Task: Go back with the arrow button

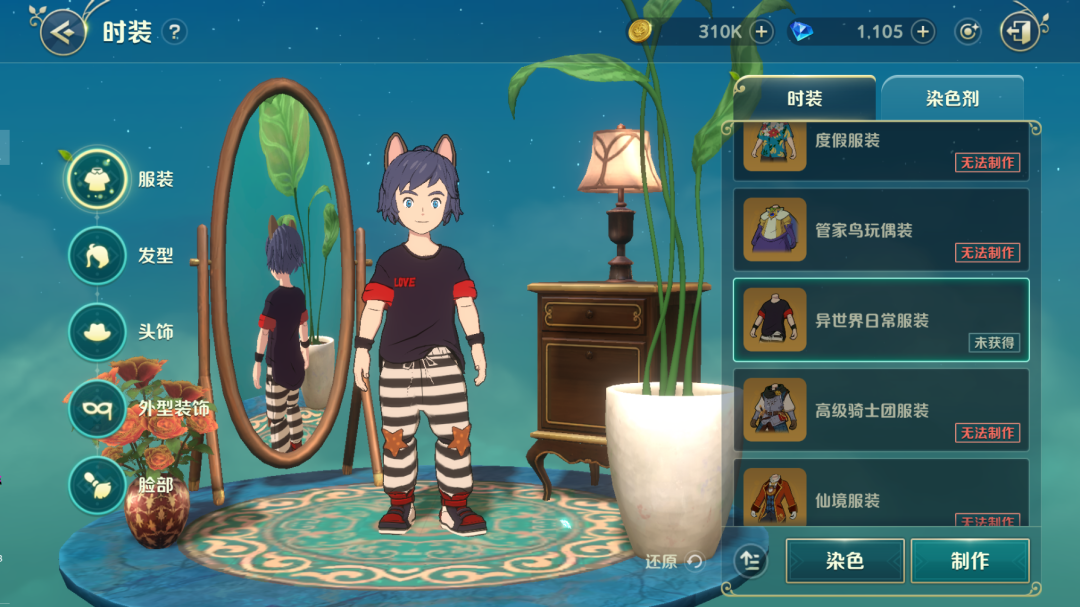Action: tap(62, 32)
